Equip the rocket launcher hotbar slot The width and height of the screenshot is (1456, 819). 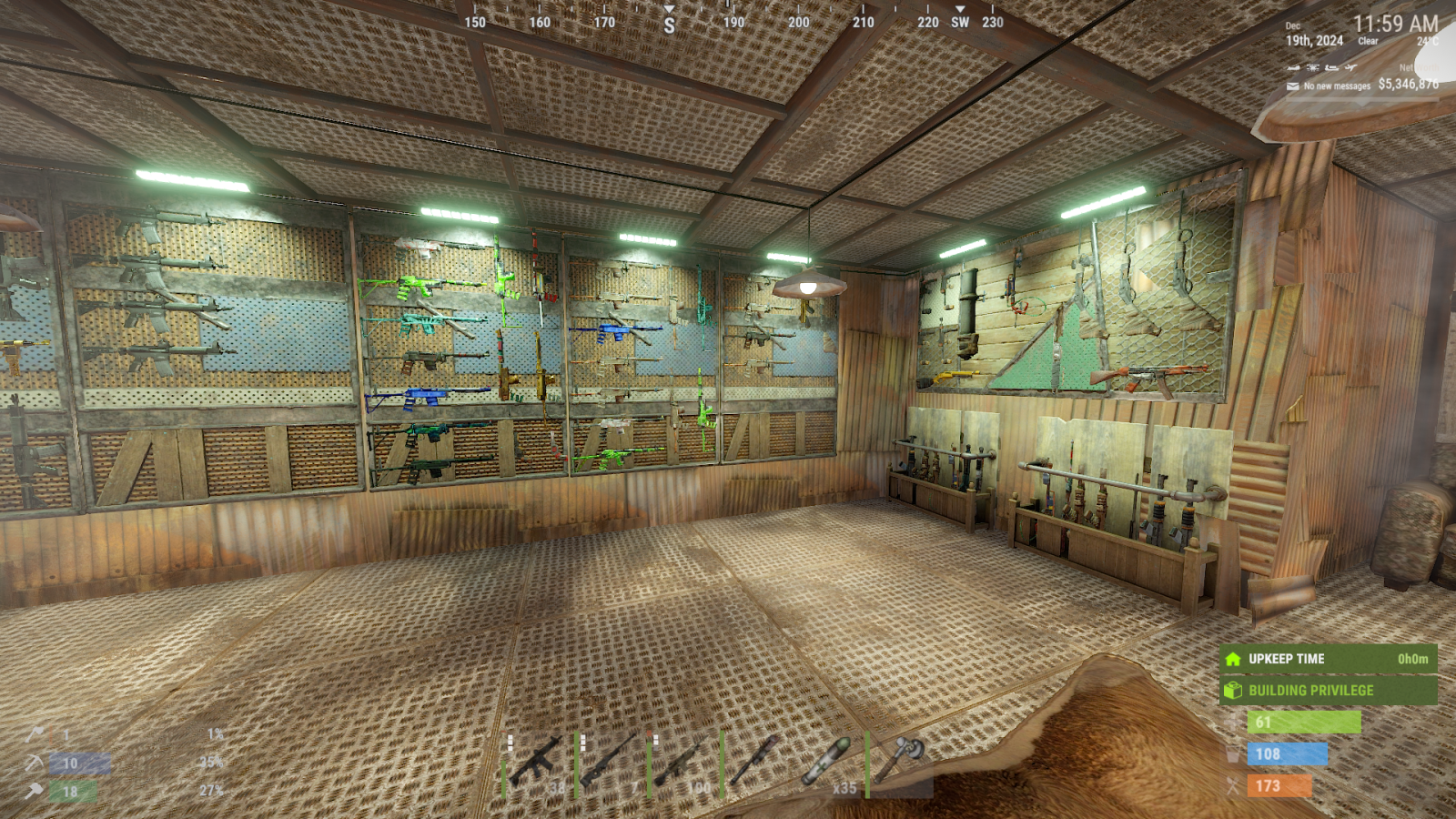pos(756,763)
